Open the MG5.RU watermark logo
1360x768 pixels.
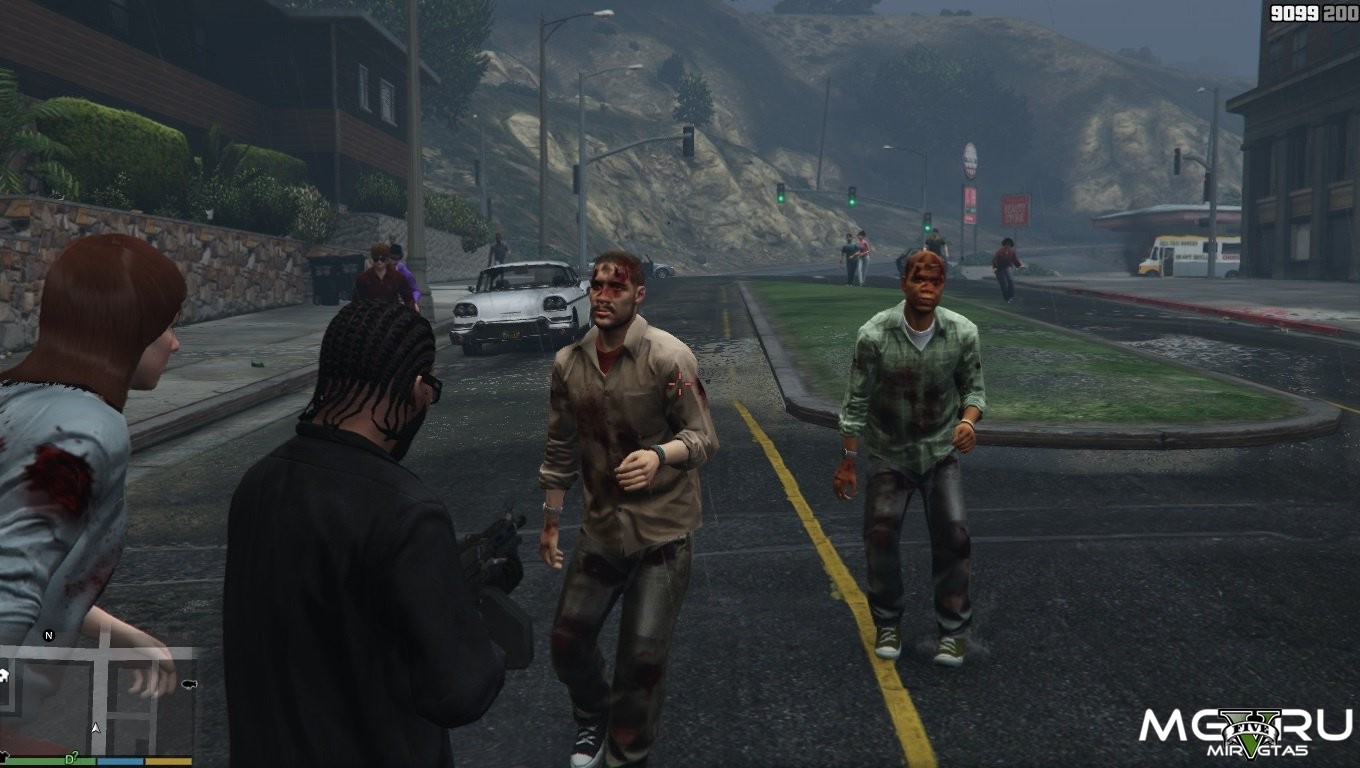coord(1245,731)
